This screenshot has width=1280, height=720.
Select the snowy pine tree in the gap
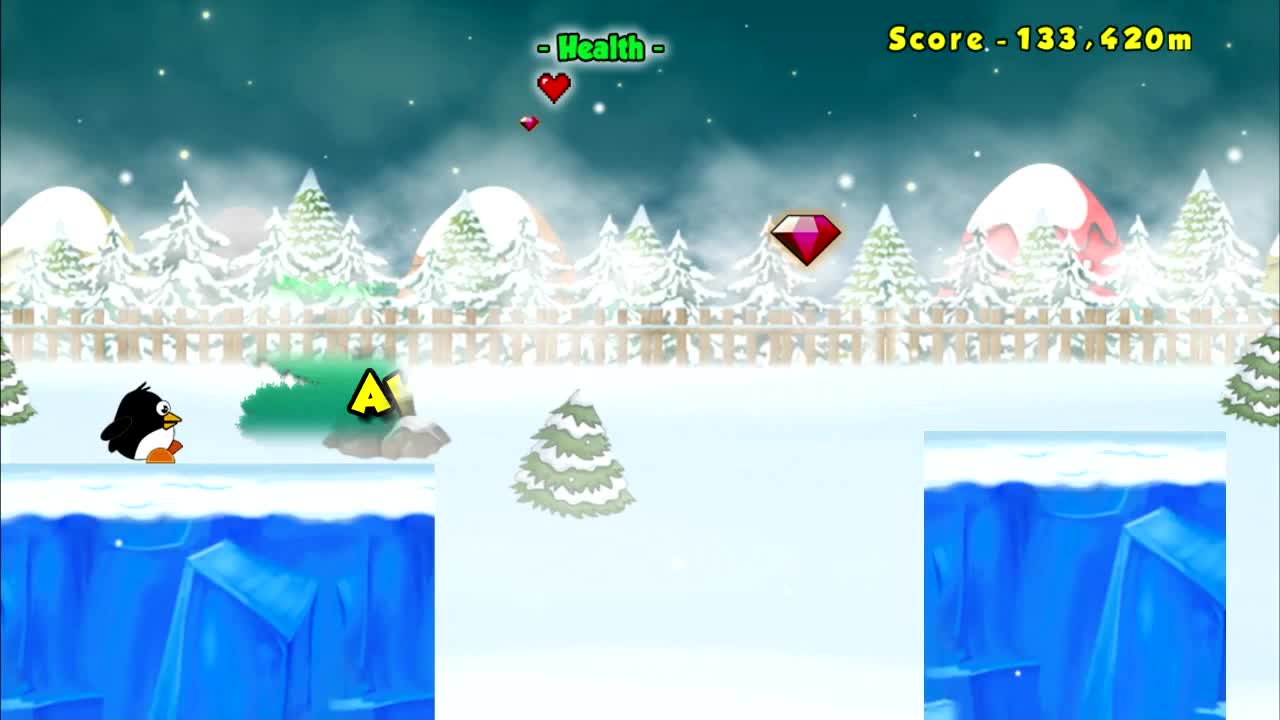[x=570, y=455]
